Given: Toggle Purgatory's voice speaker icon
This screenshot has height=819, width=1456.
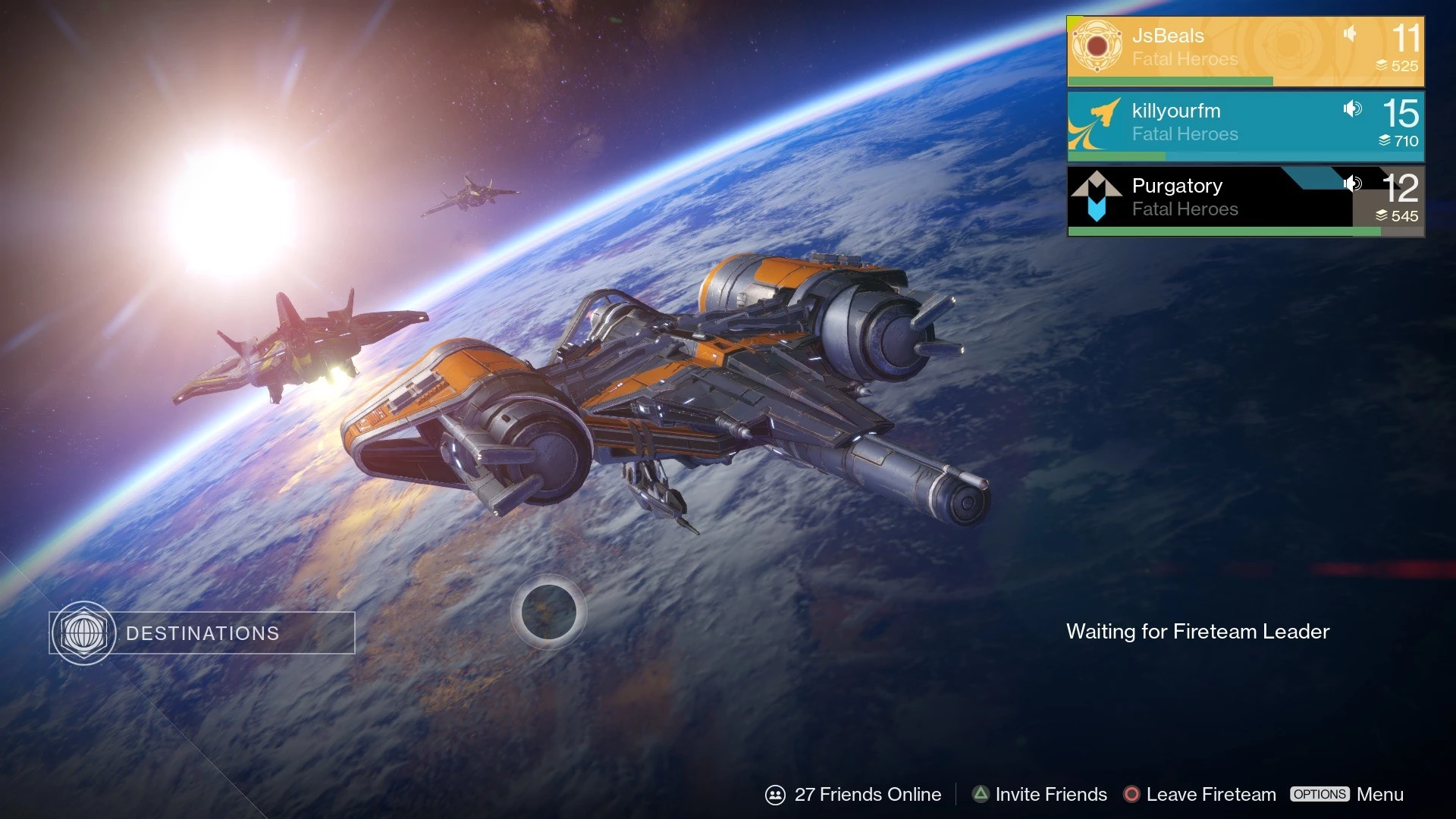Looking at the screenshot, I should [1352, 184].
